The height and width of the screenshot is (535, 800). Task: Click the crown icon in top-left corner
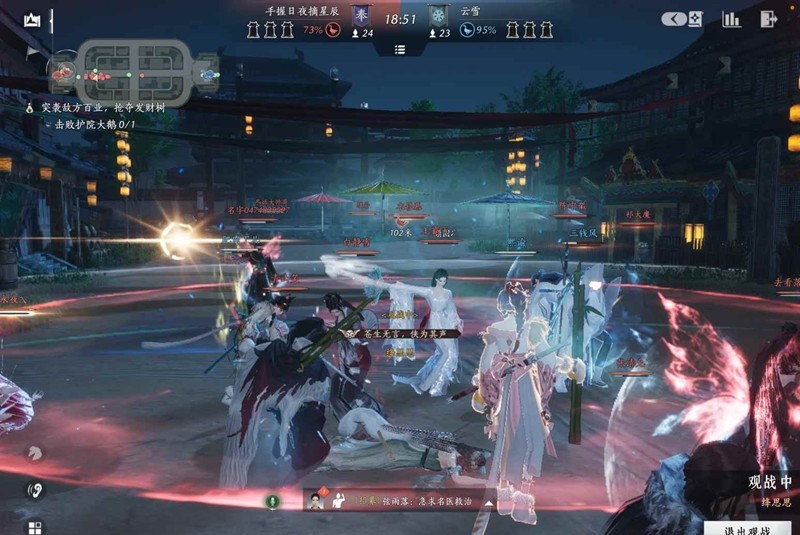click(x=33, y=20)
